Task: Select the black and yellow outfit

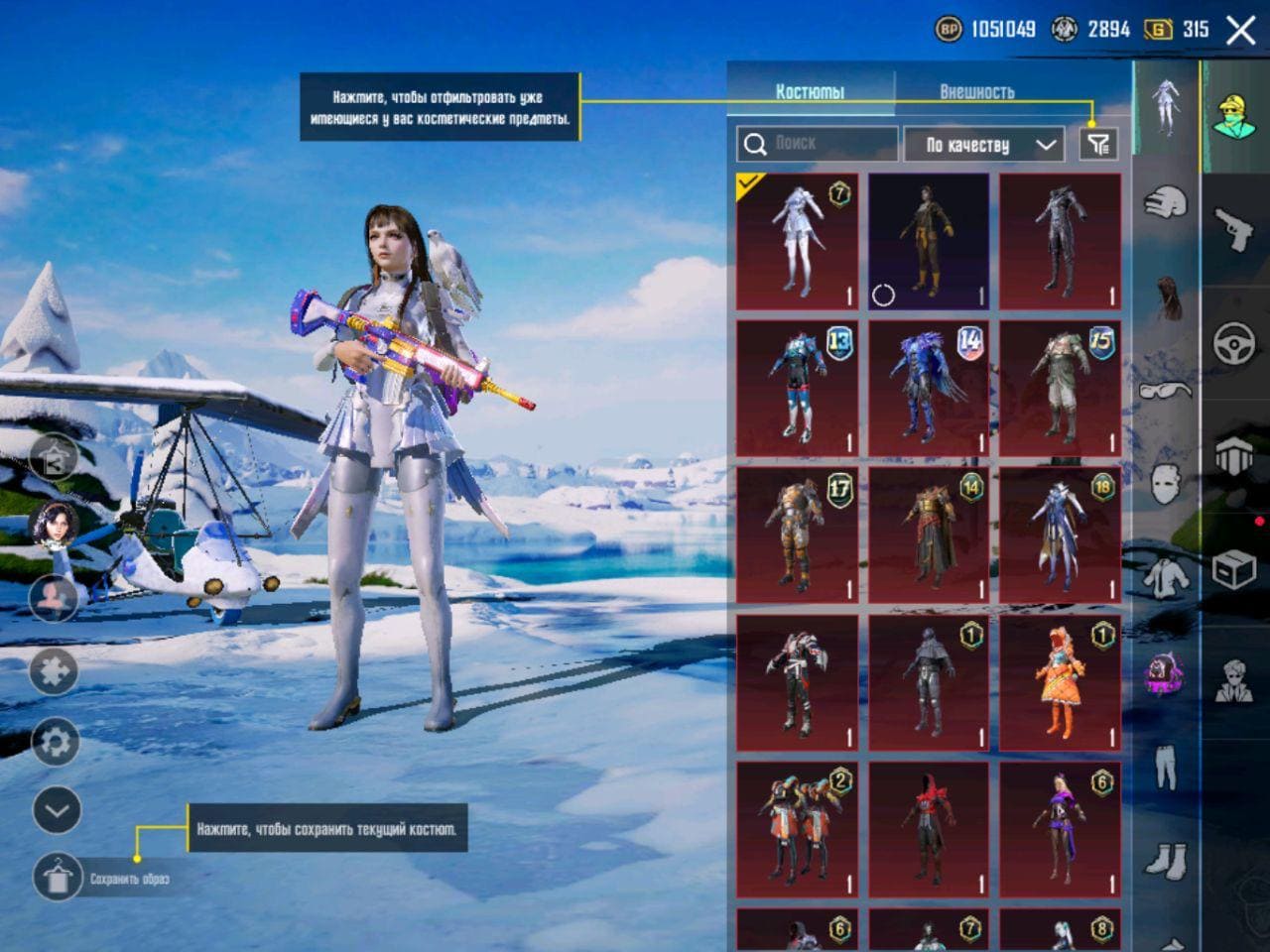Action: click(929, 242)
